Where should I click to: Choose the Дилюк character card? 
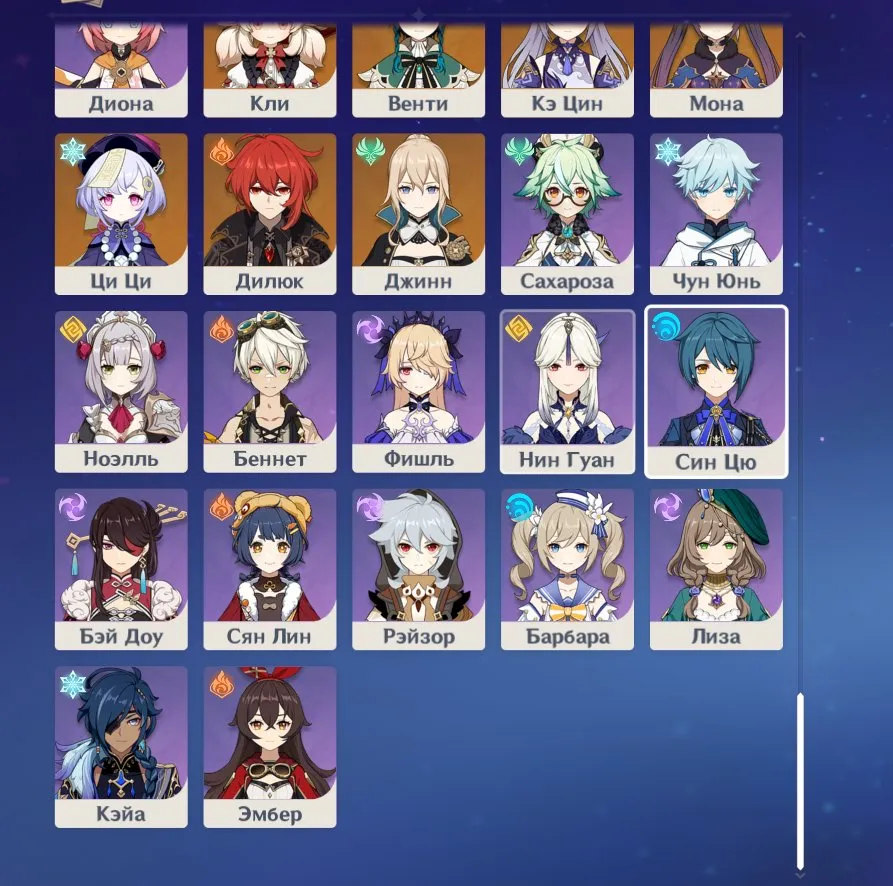(x=270, y=214)
